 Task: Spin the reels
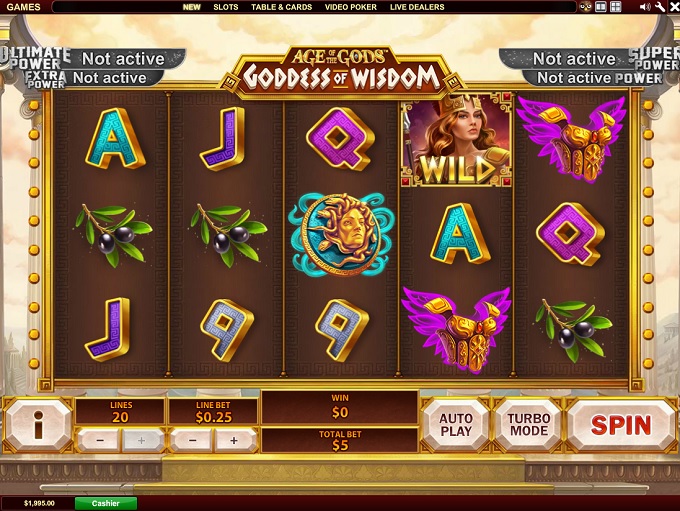click(x=621, y=424)
